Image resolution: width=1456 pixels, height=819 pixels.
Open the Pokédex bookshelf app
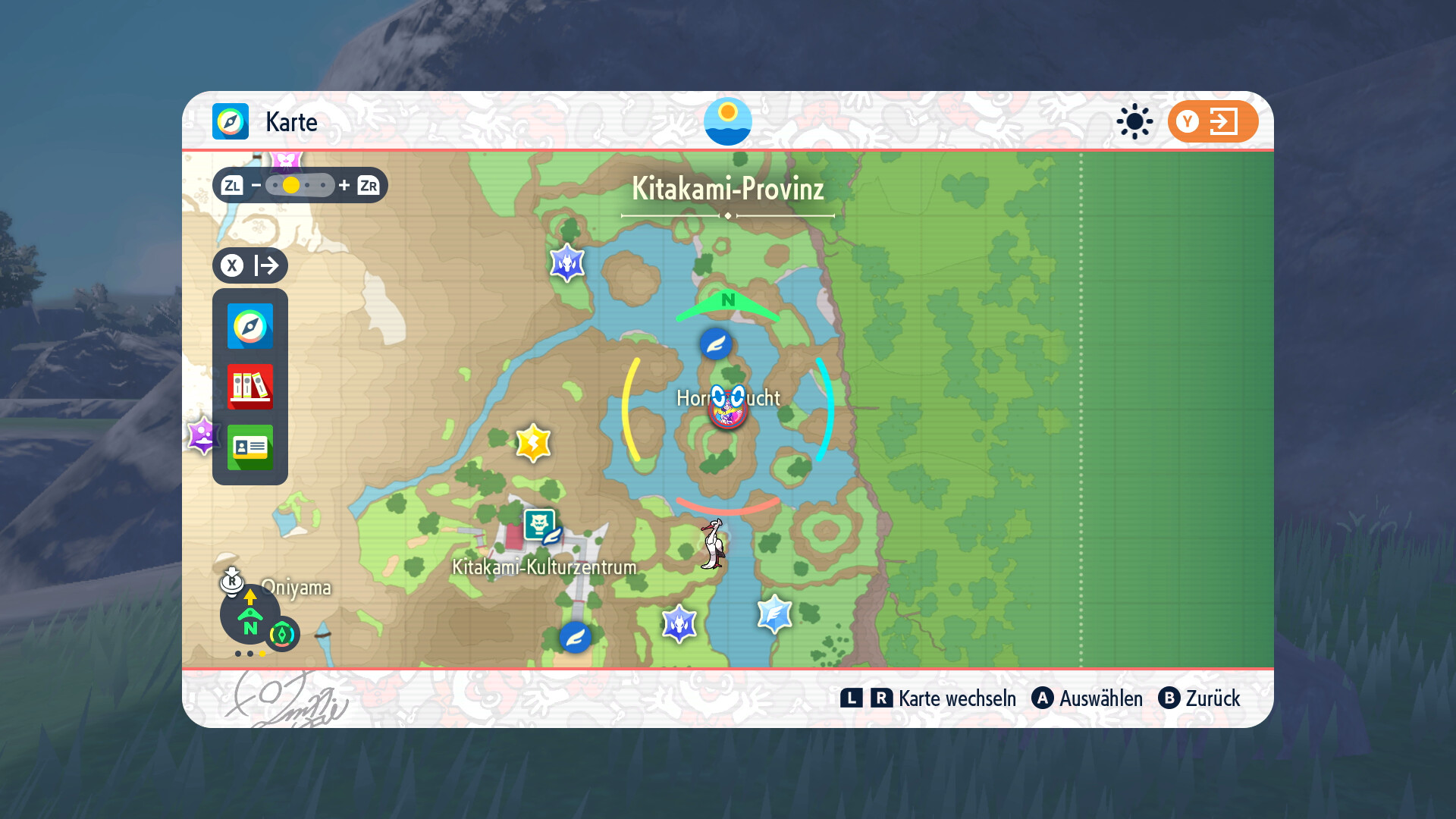(x=249, y=387)
